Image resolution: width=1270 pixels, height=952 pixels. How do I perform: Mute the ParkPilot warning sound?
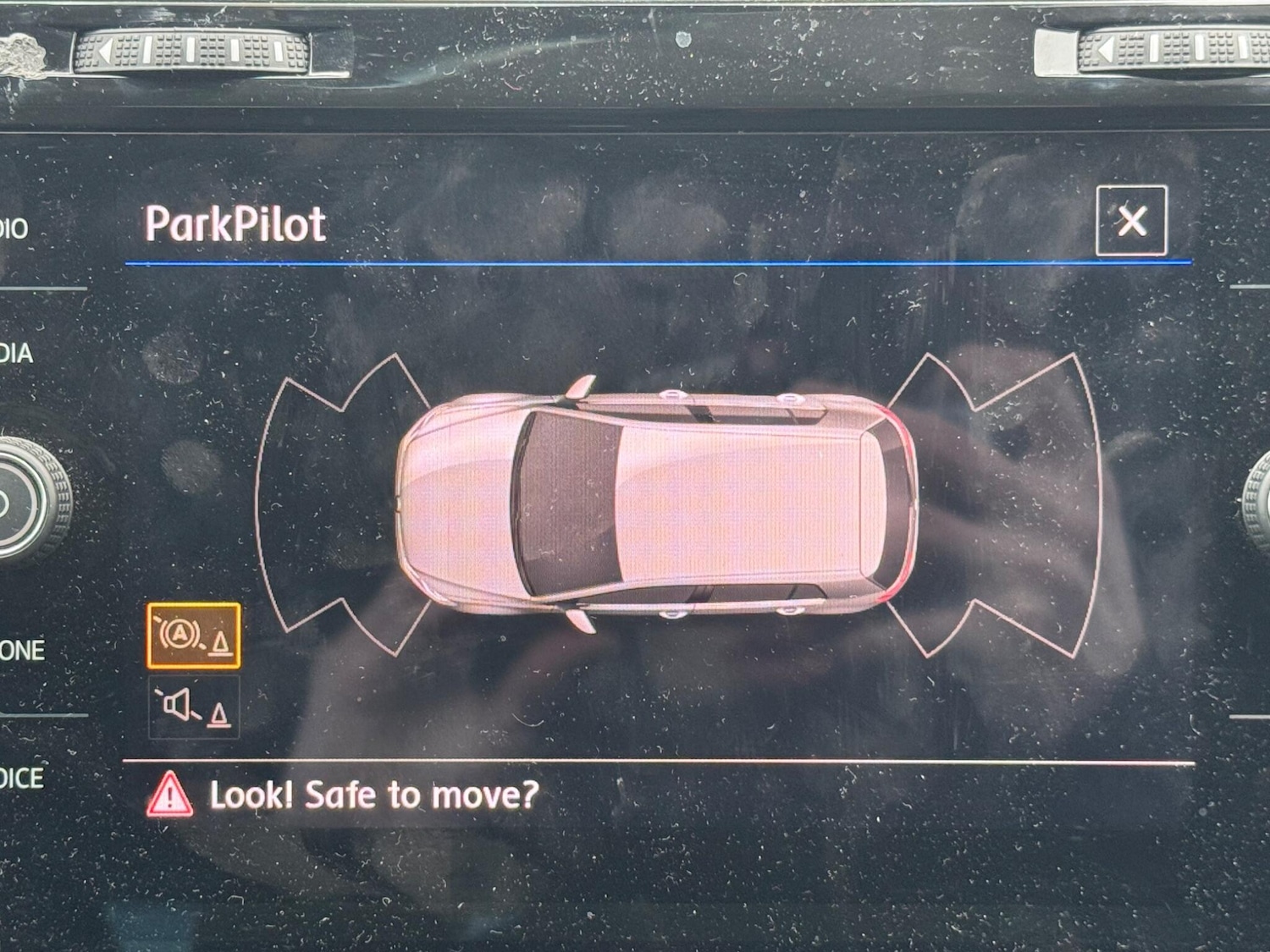click(194, 707)
